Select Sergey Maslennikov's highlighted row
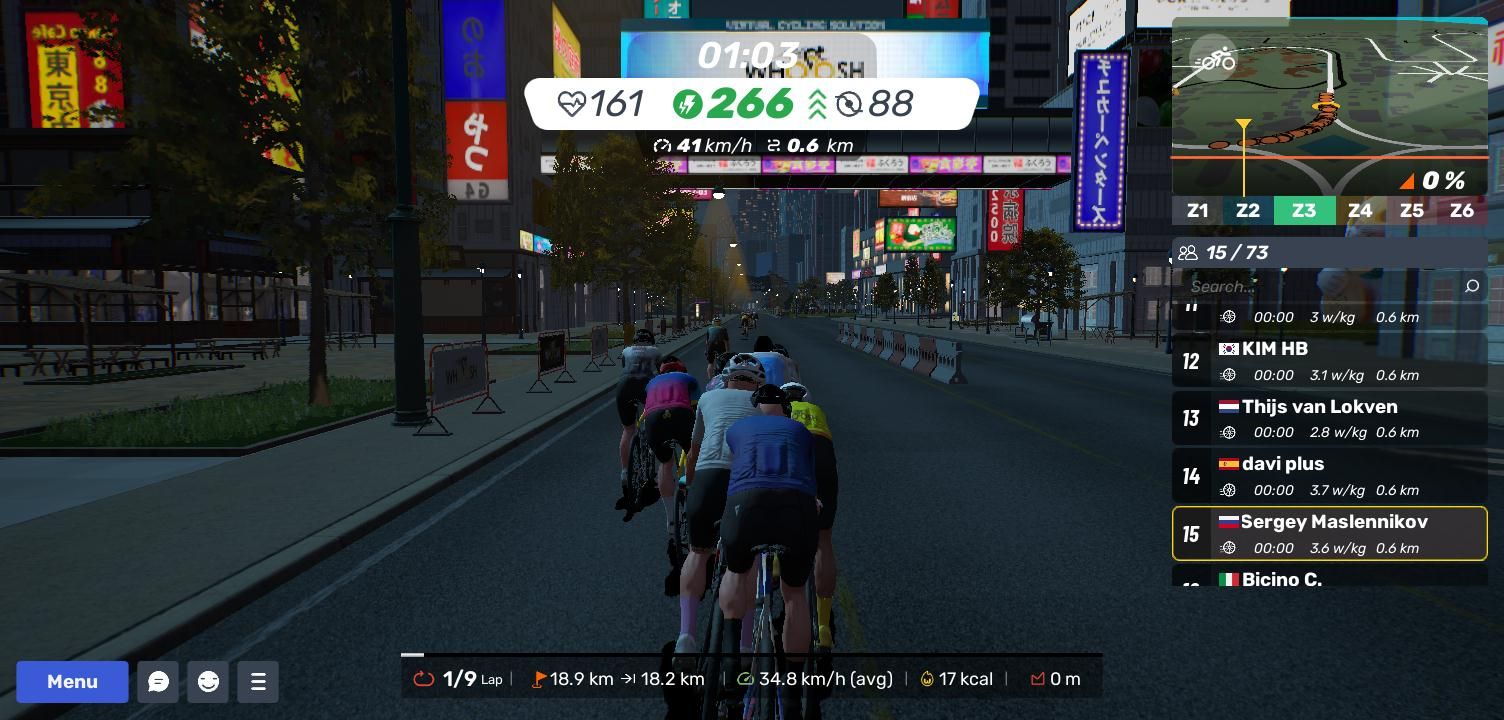 (1329, 533)
